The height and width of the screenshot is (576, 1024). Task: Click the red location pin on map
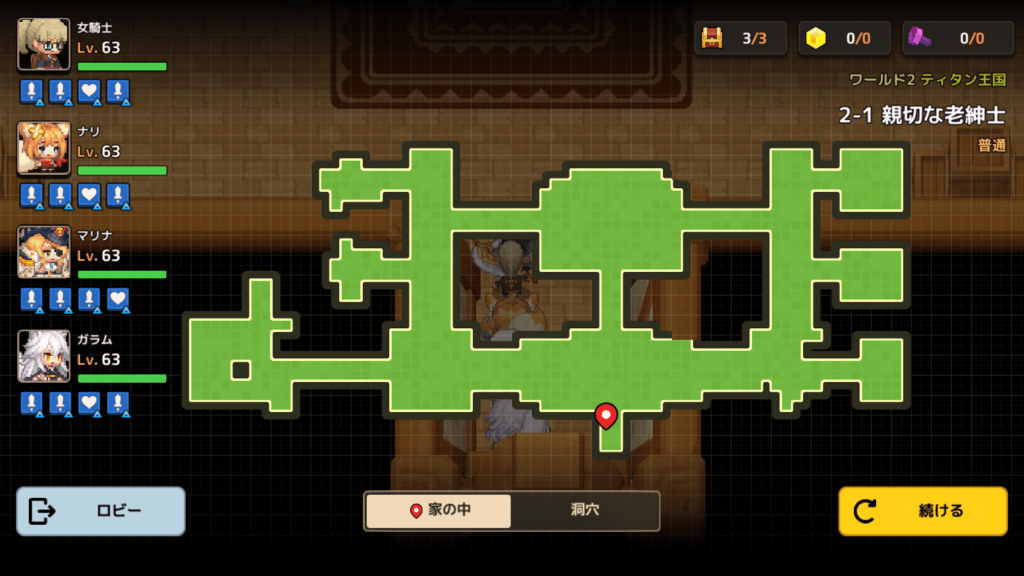(605, 415)
